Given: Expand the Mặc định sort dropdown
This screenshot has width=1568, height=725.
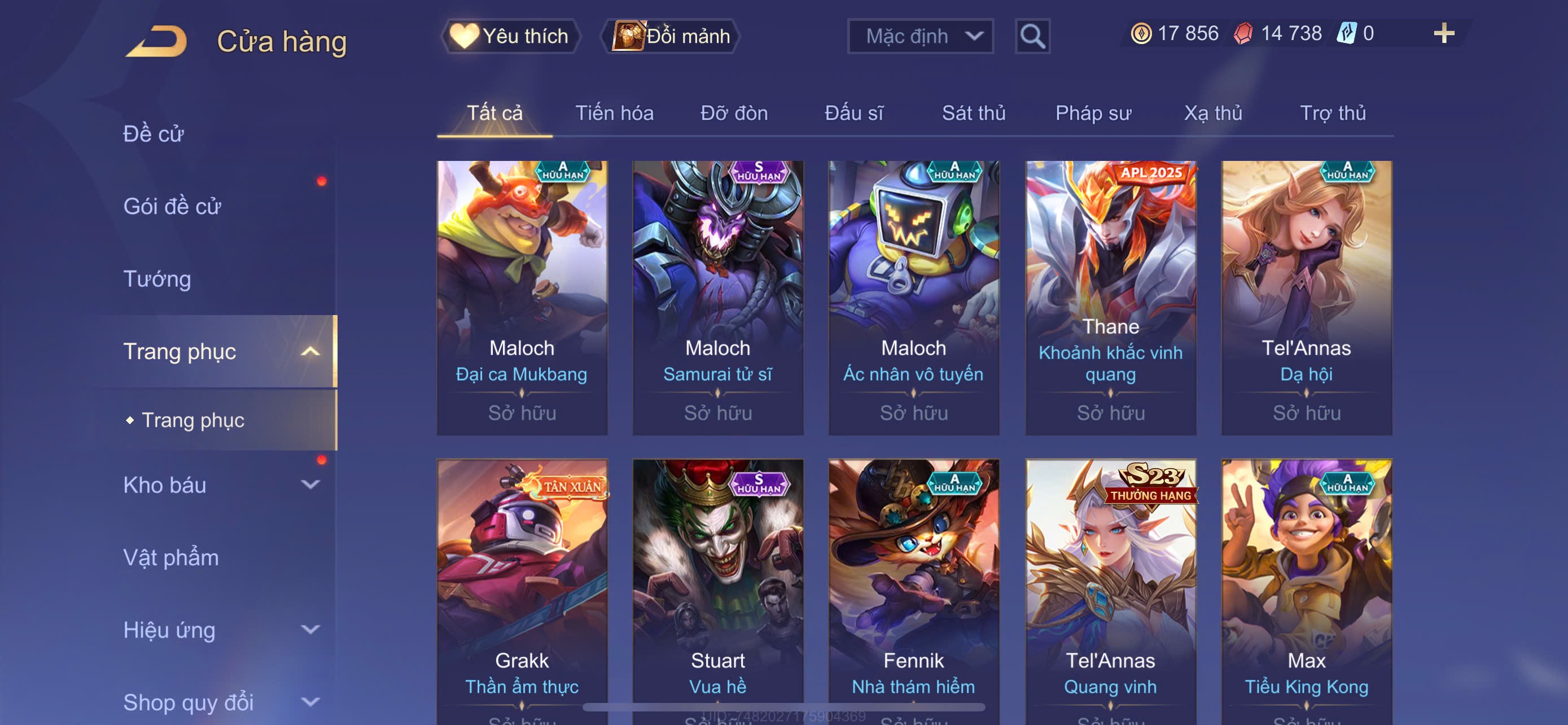Looking at the screenshot, I should (x=919, y=37).
